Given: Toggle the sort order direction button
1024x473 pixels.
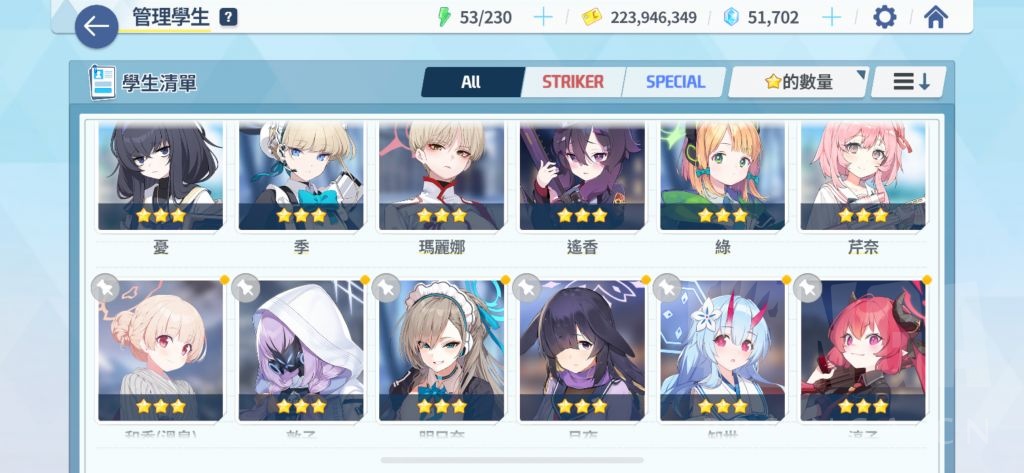Looking at the screenshot, I should coord(909,82).
